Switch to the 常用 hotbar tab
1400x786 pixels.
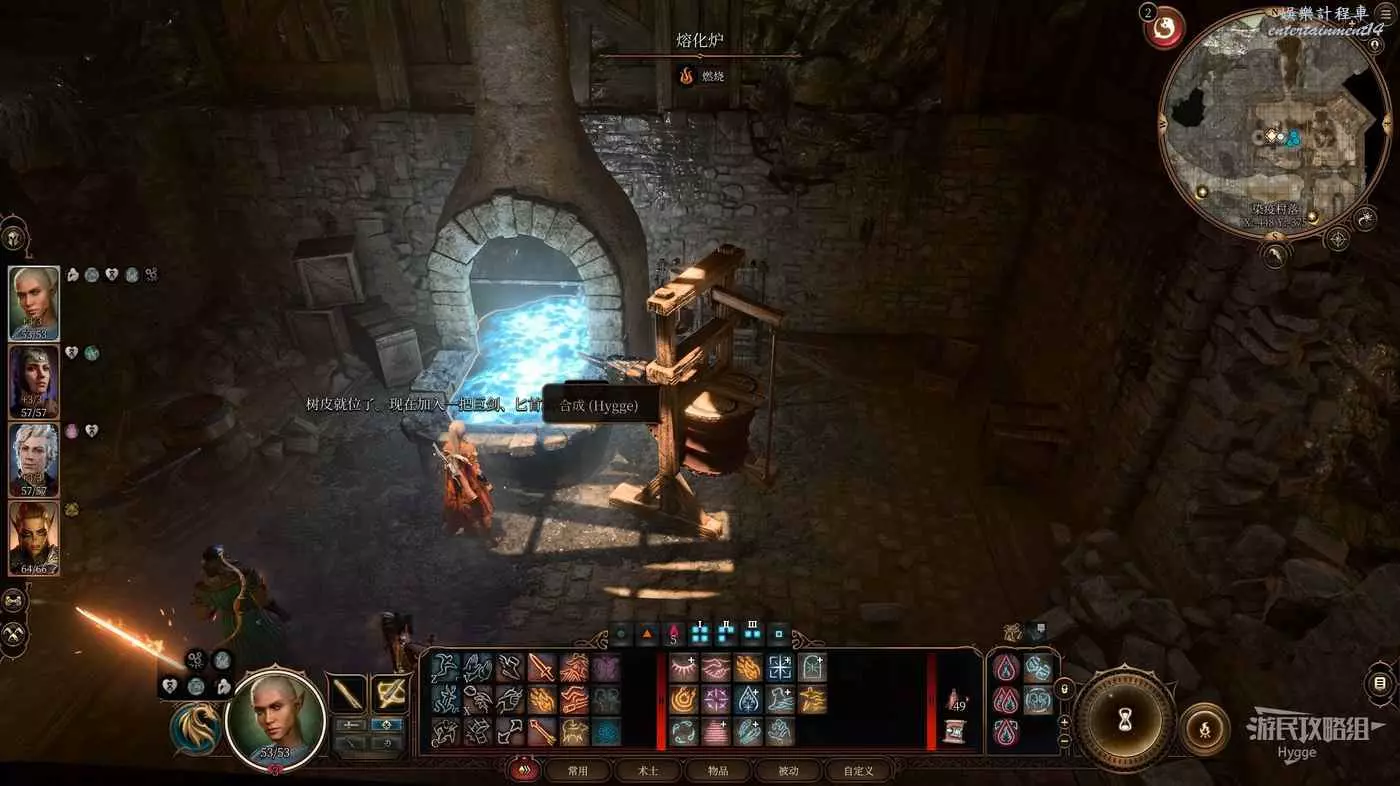pos(577,771)
